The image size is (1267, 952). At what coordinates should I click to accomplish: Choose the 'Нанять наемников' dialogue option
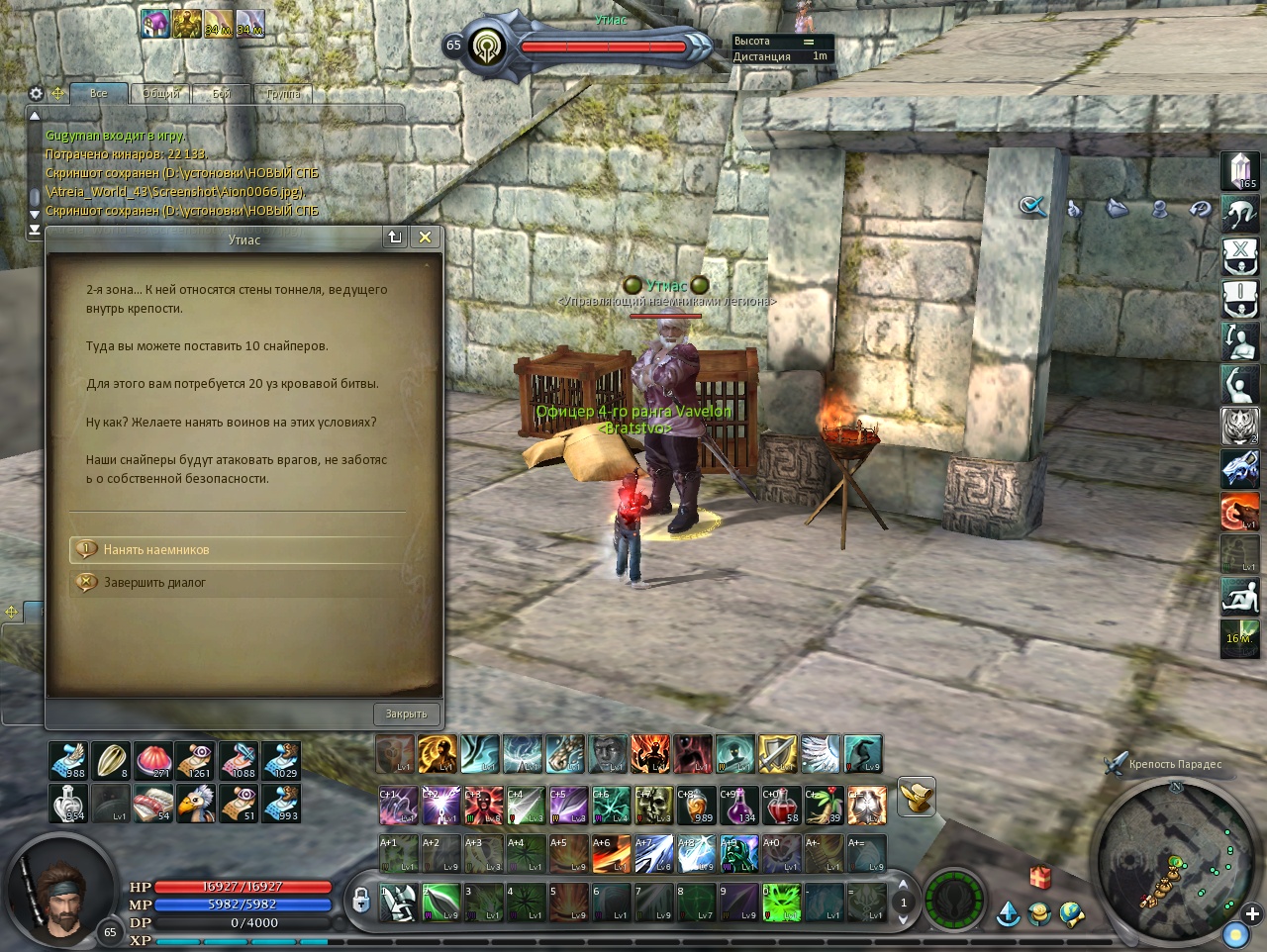(156, 549)
